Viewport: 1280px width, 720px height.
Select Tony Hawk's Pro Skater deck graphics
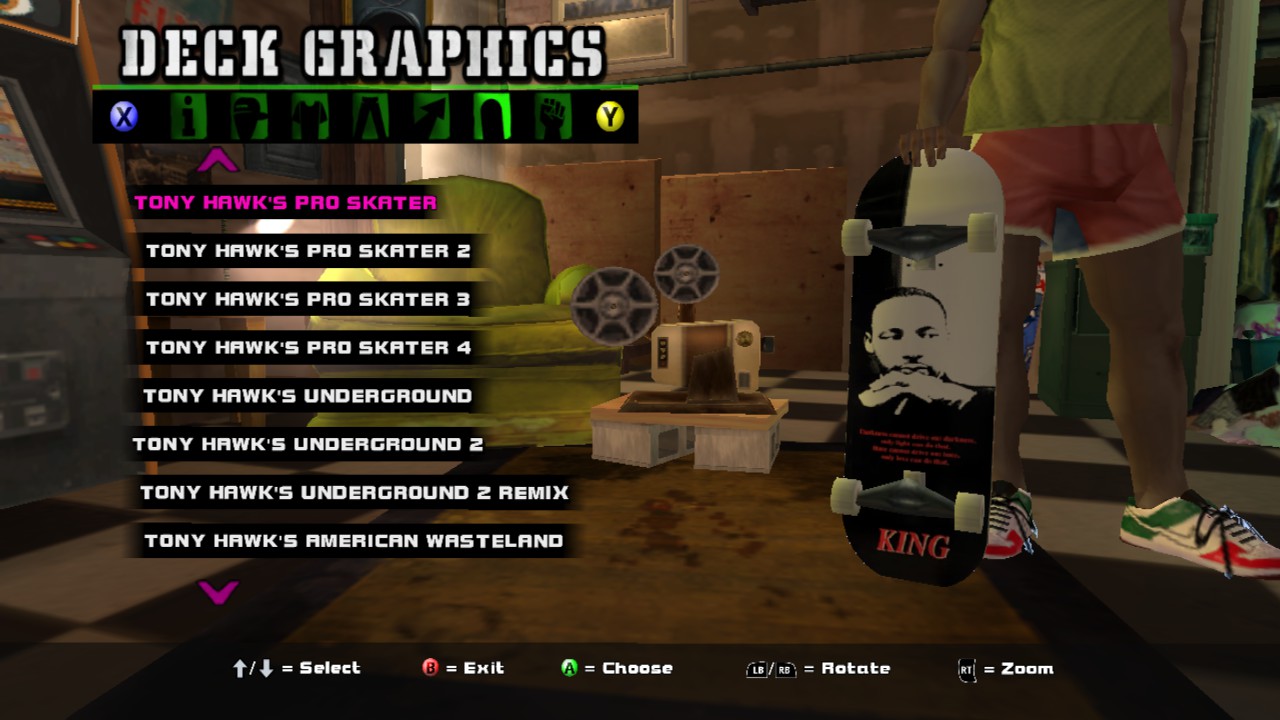[285, 203]
